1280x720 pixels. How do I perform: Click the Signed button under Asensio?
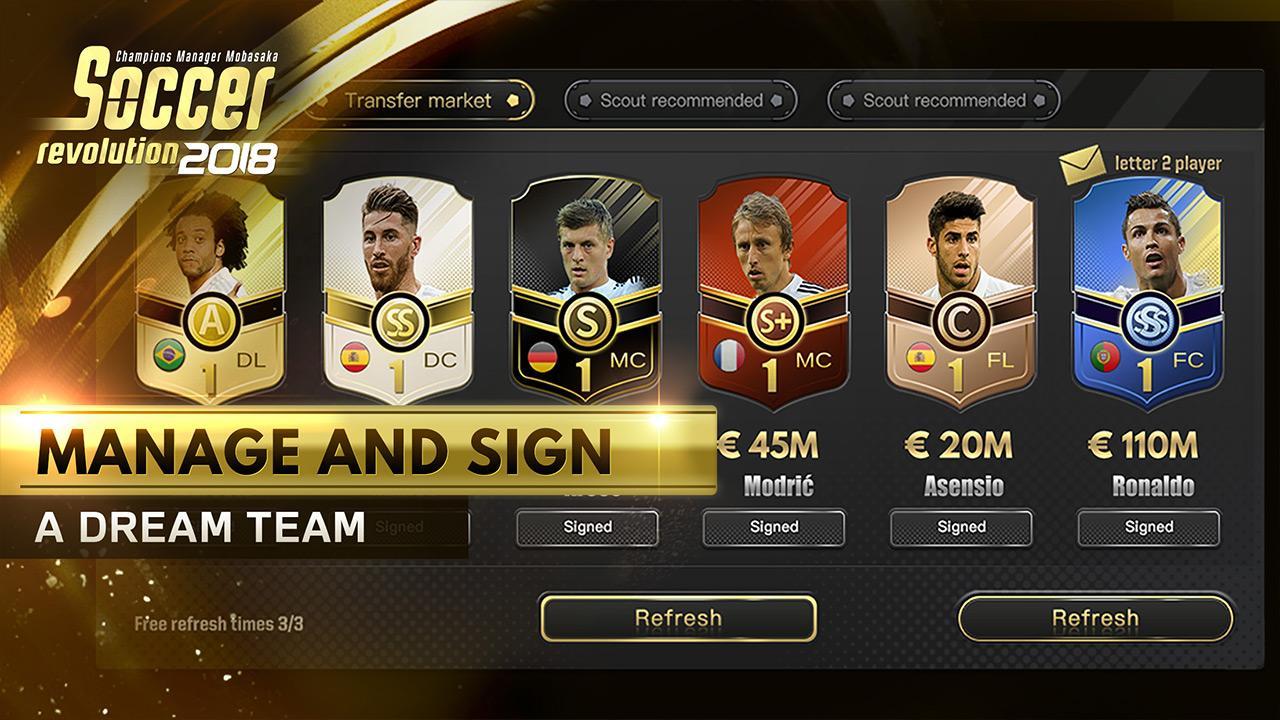[x=961, y=527]
